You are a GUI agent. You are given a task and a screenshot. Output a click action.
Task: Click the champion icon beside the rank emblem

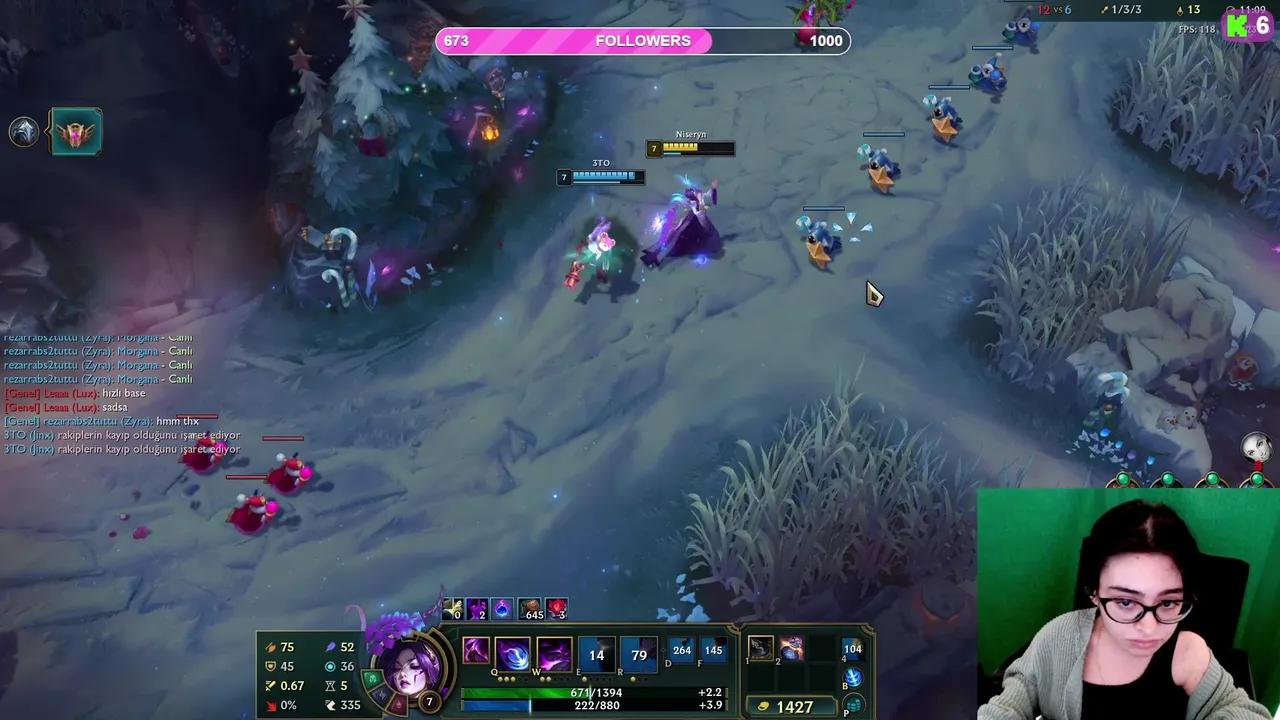click(x=24, y=130)
